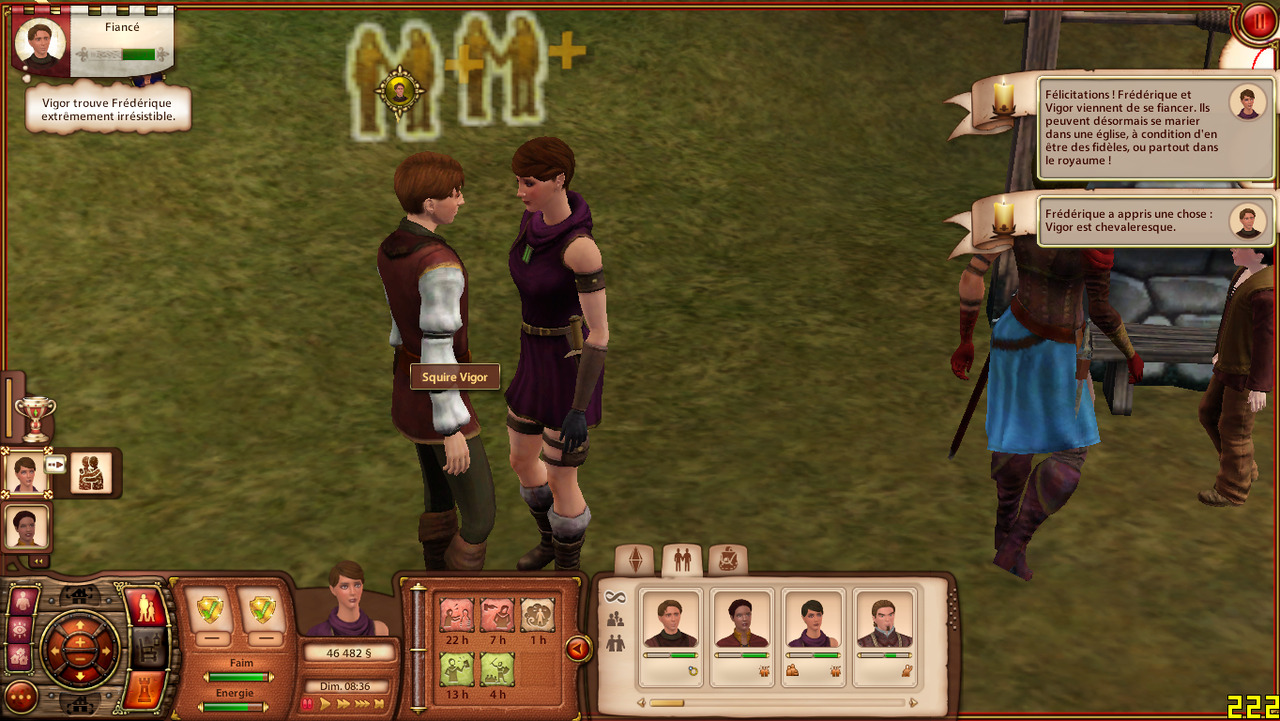Switch to the castle kingdom mode button
Screen dimensions: 1280x721
click(146, 691)
